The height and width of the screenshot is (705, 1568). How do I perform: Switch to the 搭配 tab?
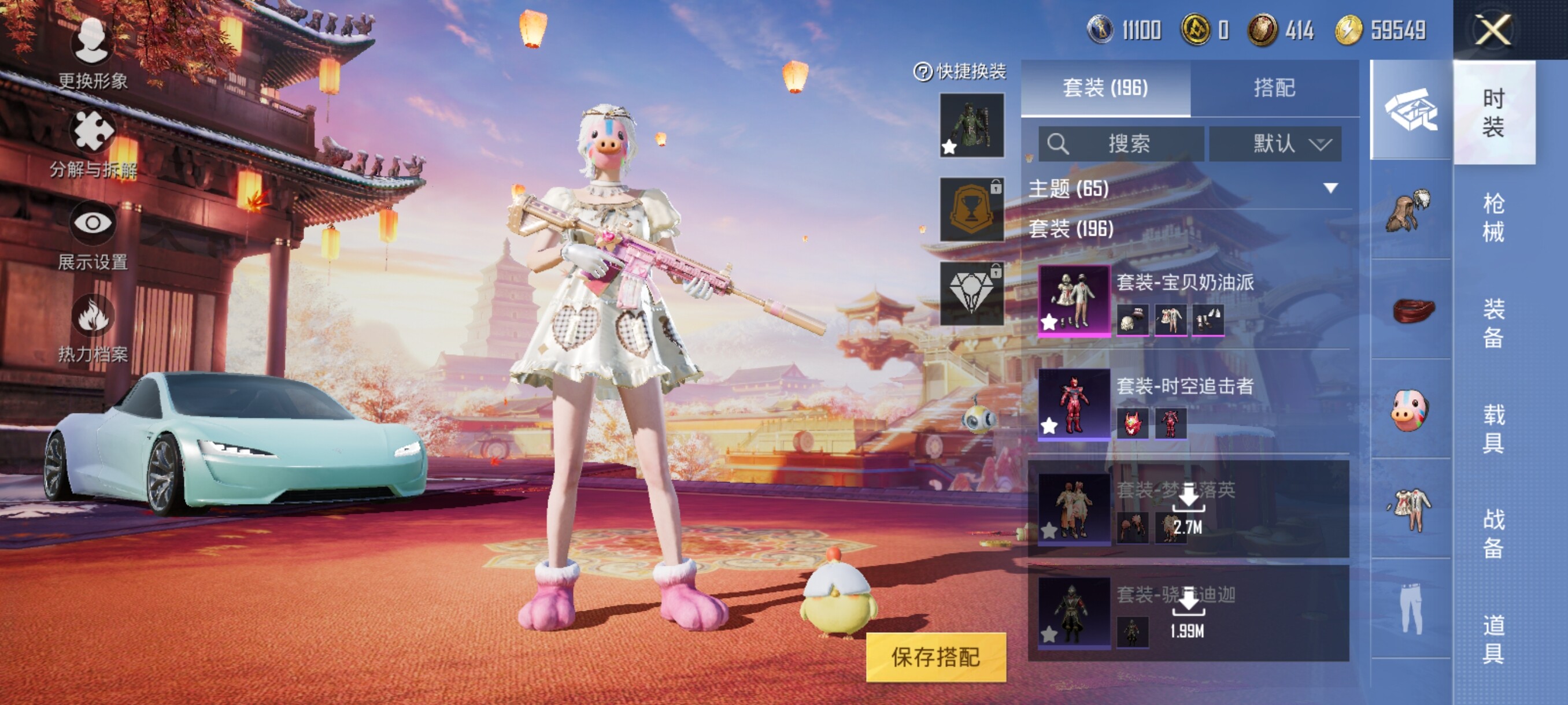[1274, 88]
